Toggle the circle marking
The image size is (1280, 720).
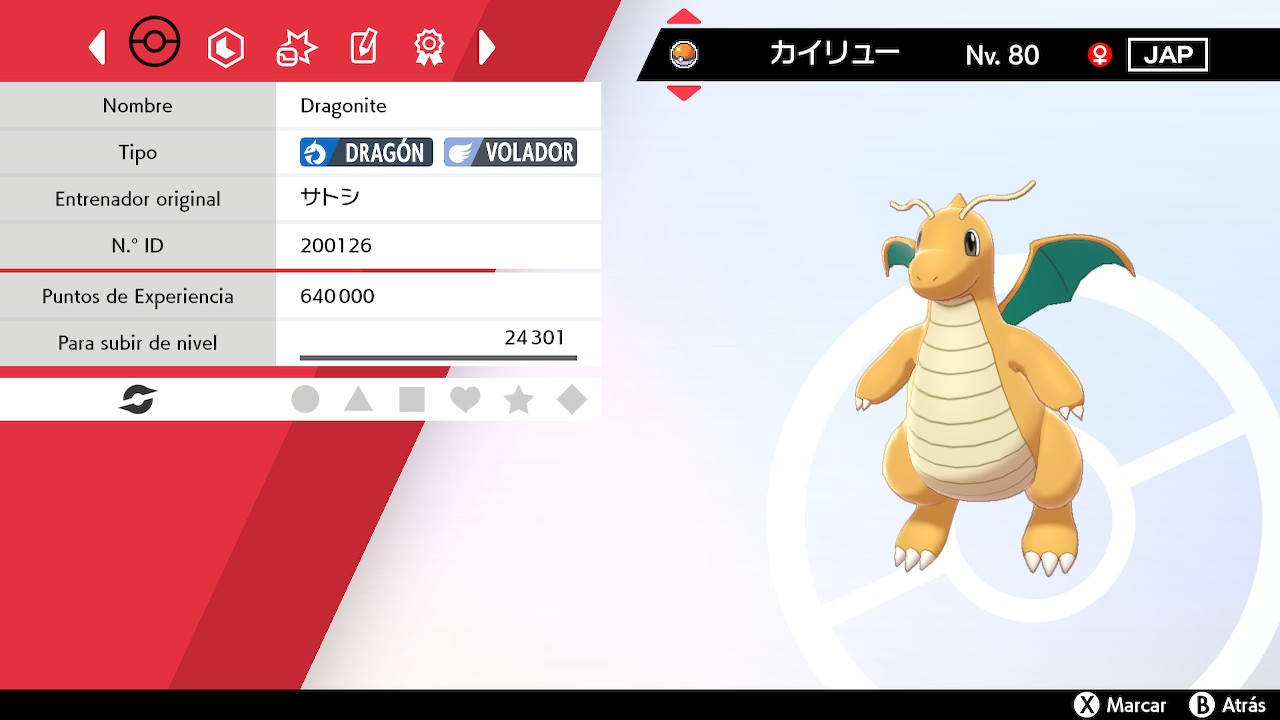pos(305,400)
